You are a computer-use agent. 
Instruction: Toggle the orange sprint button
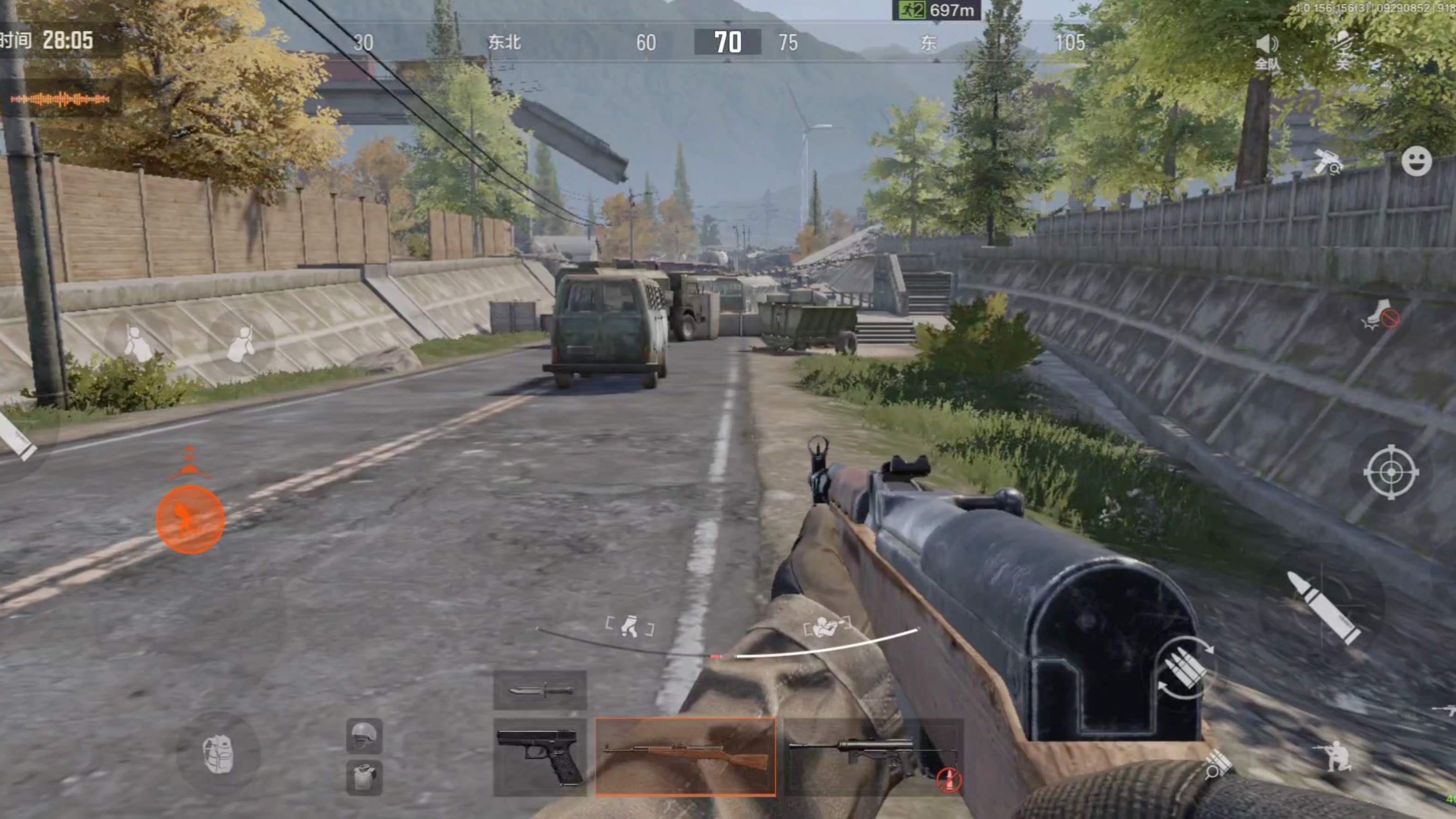click(190, 520)
